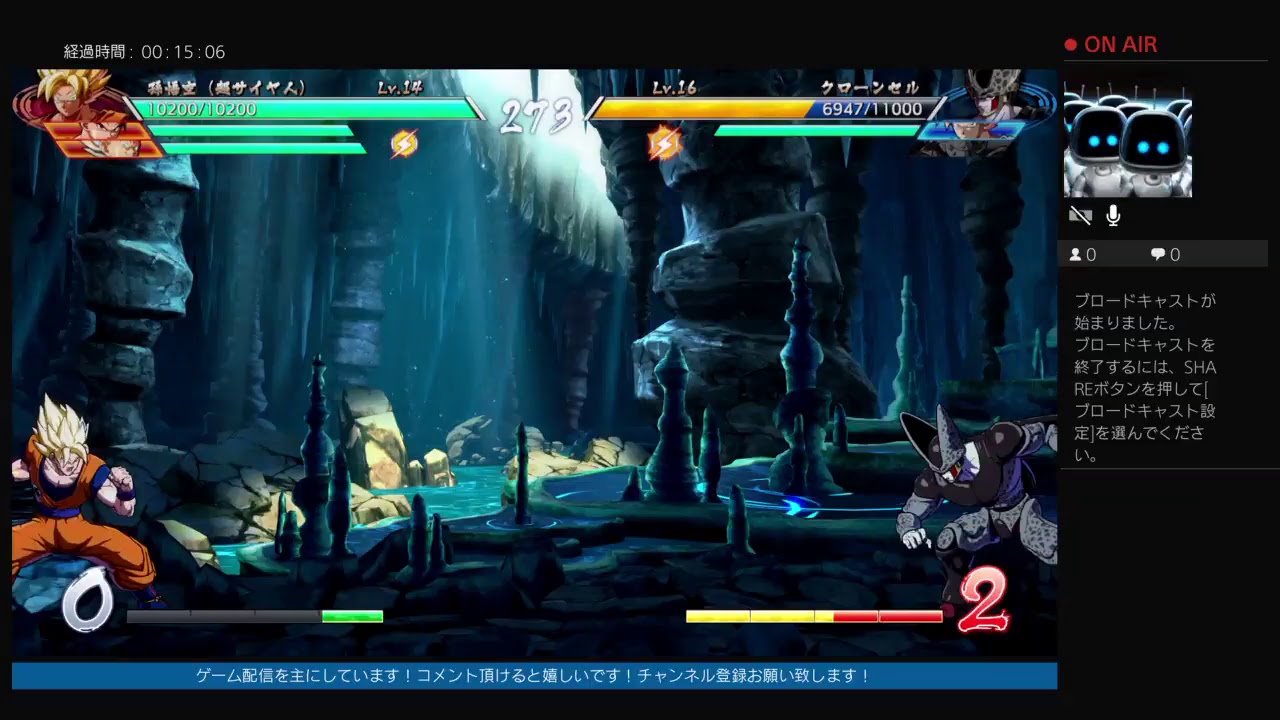
Task: Click the viewer count person icon
Action: tap(1078, 254)
